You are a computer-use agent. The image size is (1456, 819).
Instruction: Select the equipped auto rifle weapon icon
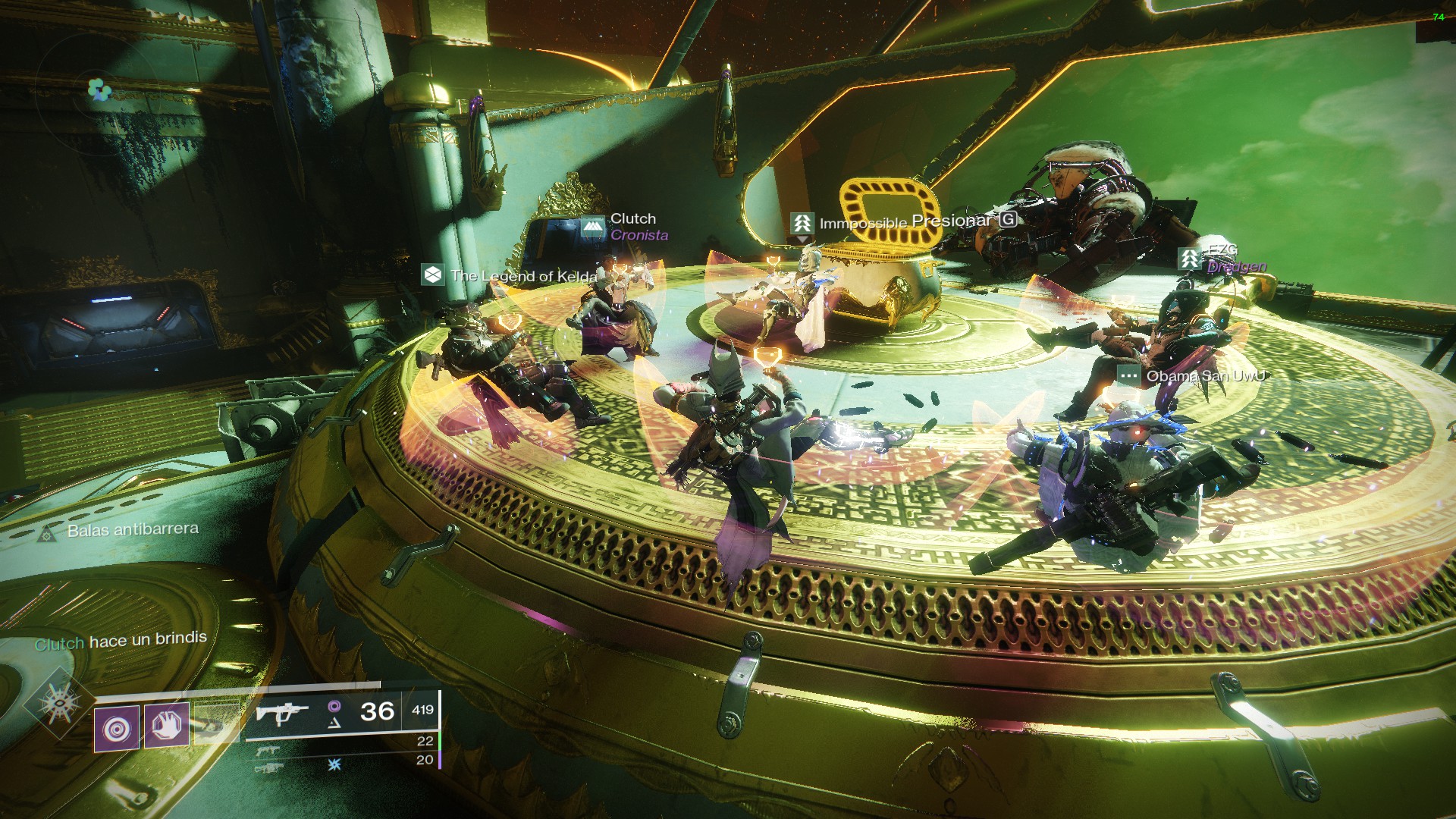point(281,713)
